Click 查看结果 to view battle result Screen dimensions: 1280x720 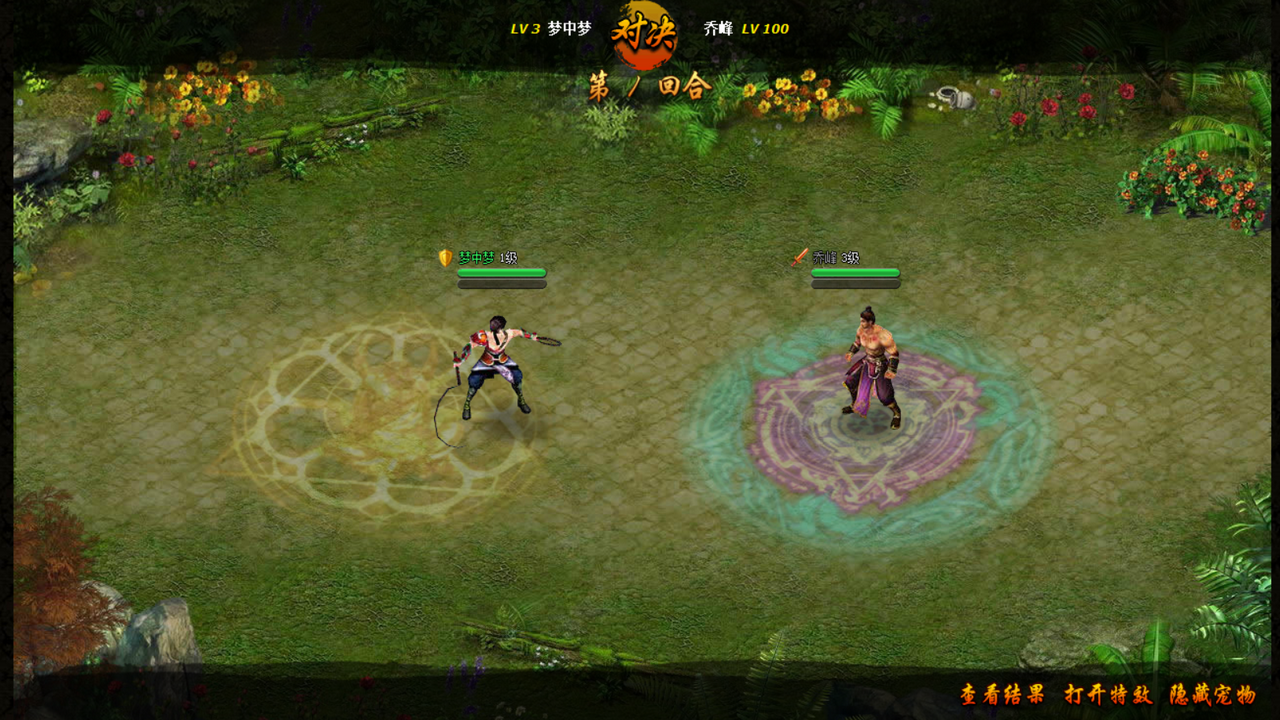click(1002, 695)
